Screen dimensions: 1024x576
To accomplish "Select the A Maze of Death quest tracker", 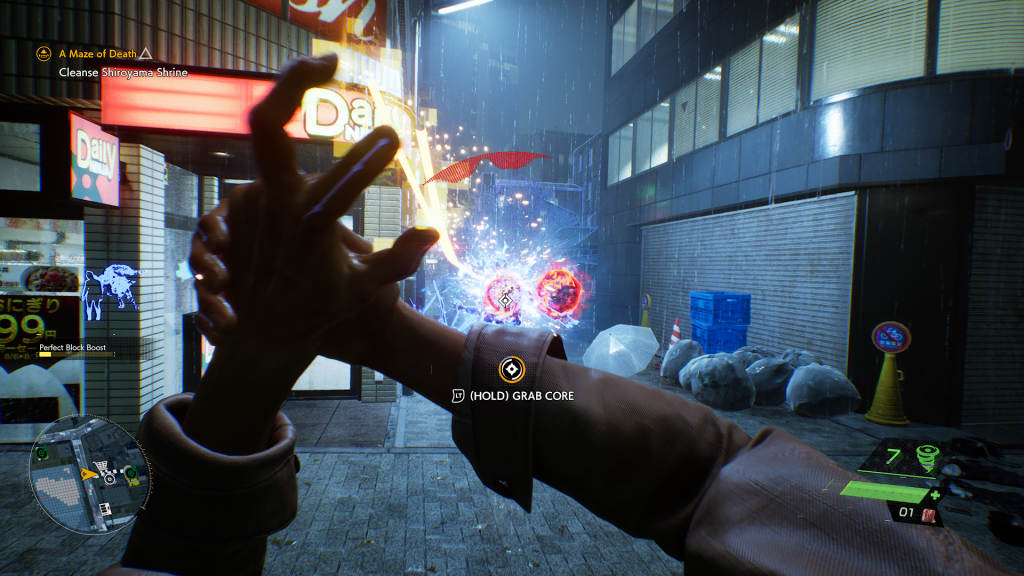I will pyautogui.click(x=95, y=53).
